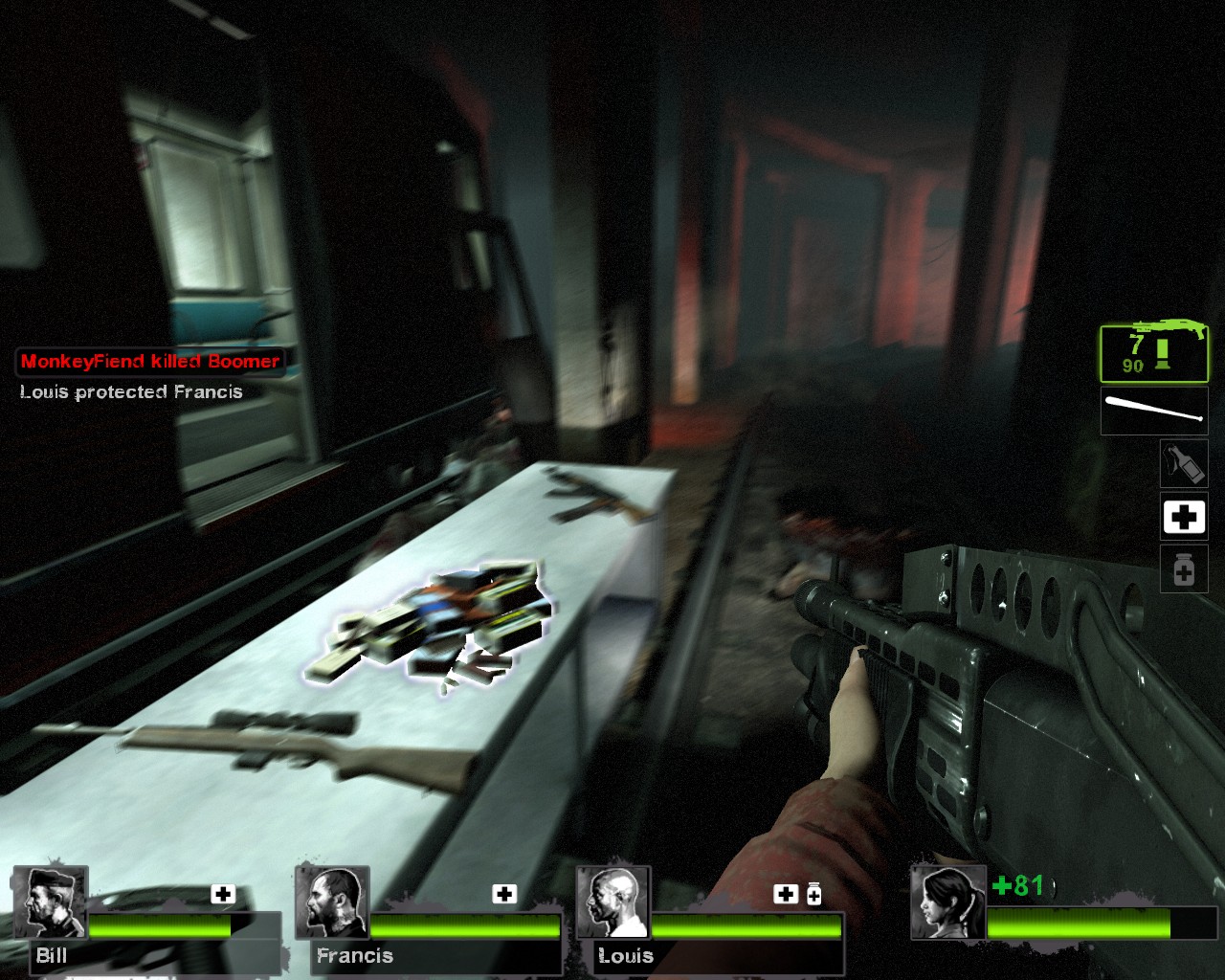The image size is (1225, 980).
Task: Switch to the baseball bat melee slot
Action: click(1154, 411)
